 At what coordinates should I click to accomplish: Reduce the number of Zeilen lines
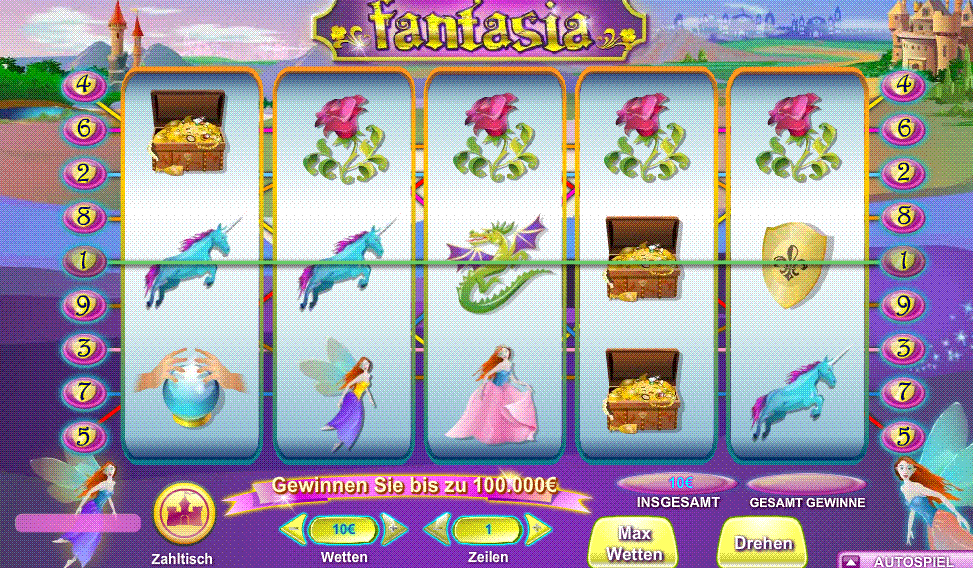click(x=437, y=528)
